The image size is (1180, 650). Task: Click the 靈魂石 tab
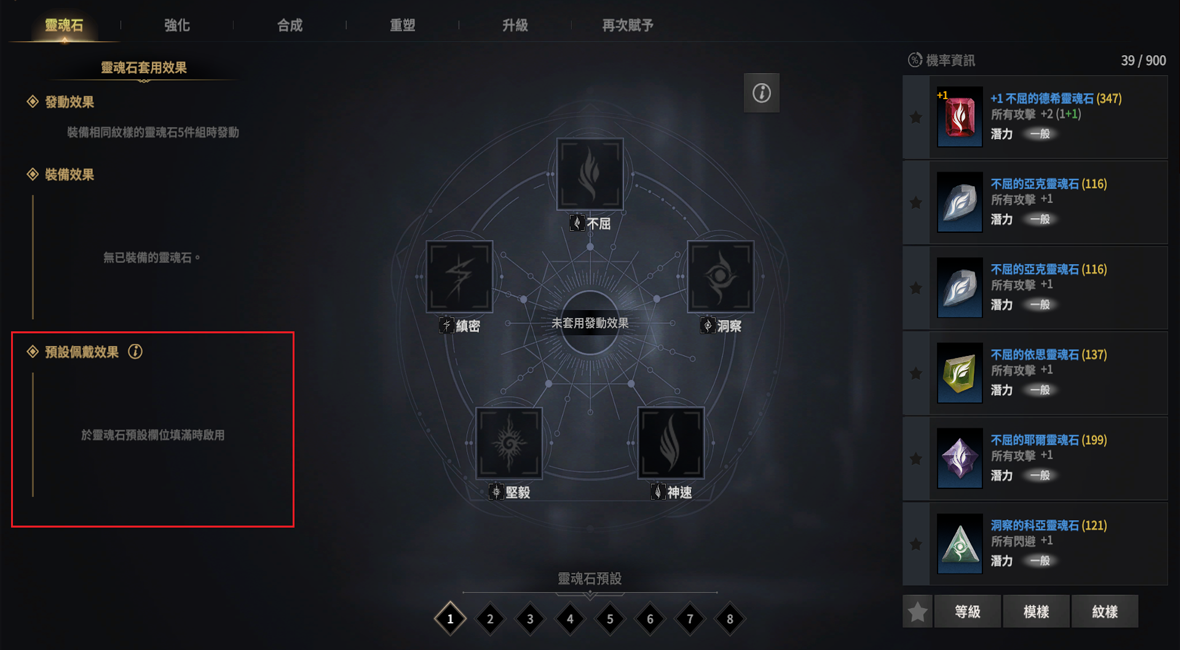(x=64, y=25)
